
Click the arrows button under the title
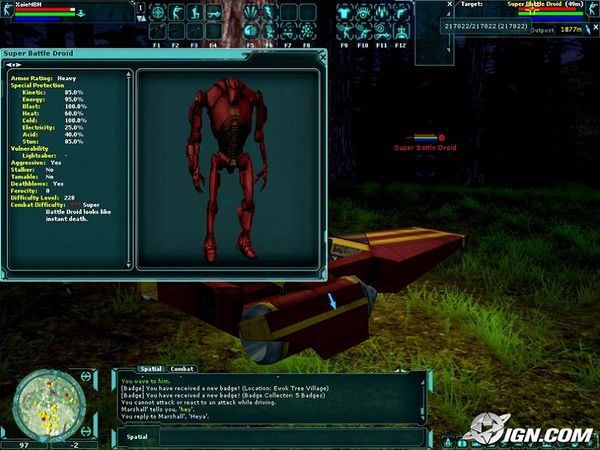(x=14, y=64)
